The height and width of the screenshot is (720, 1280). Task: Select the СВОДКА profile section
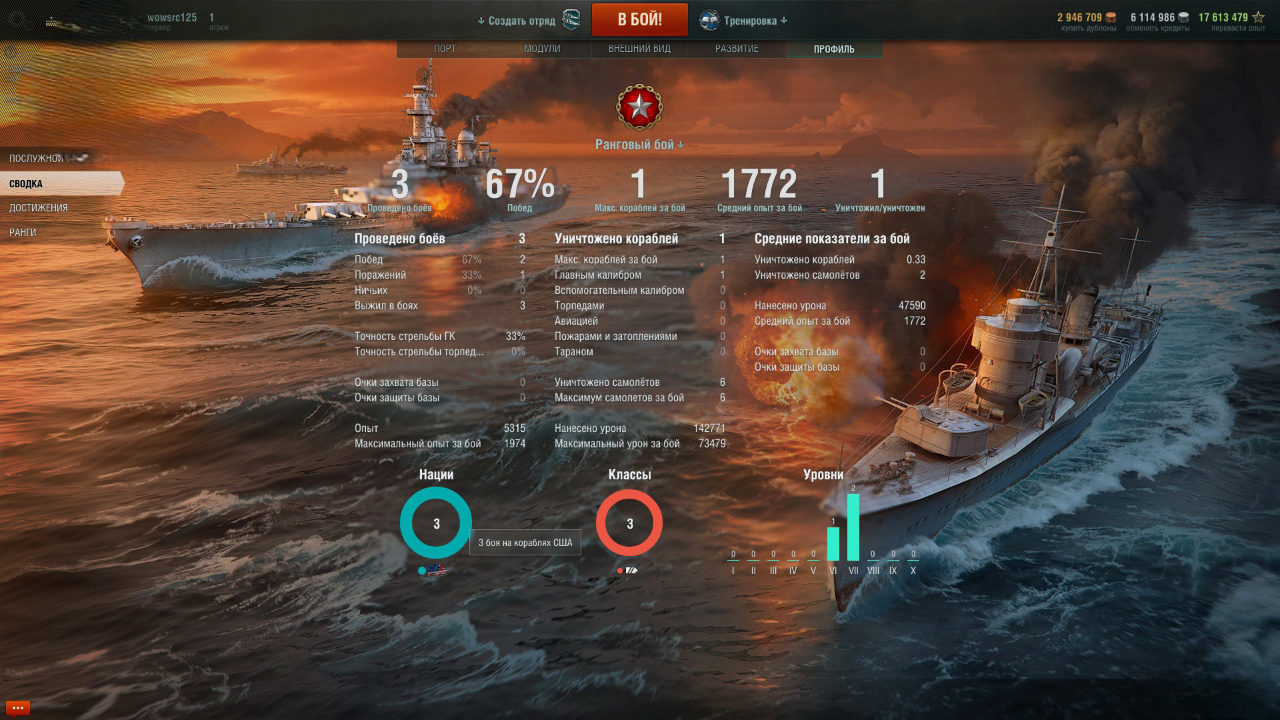[27, 184]
